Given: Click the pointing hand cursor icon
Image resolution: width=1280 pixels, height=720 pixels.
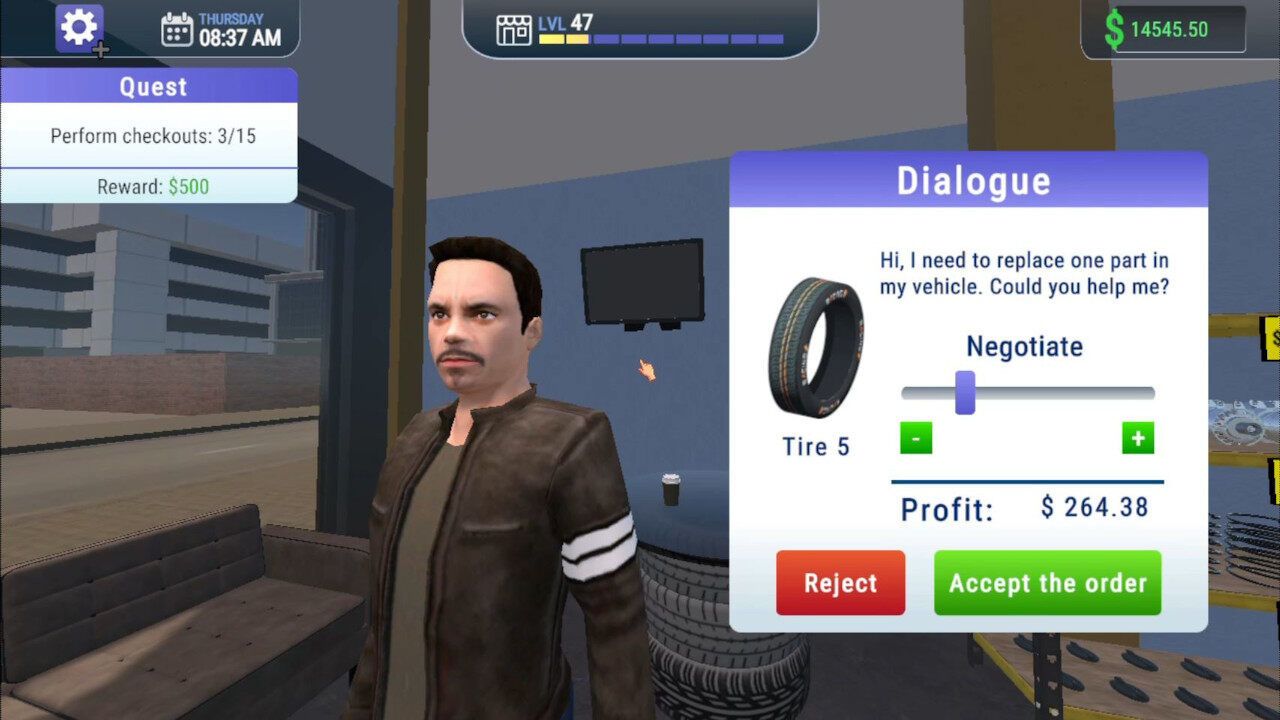Looking at the screenshot, I should [x=646, y=371].
